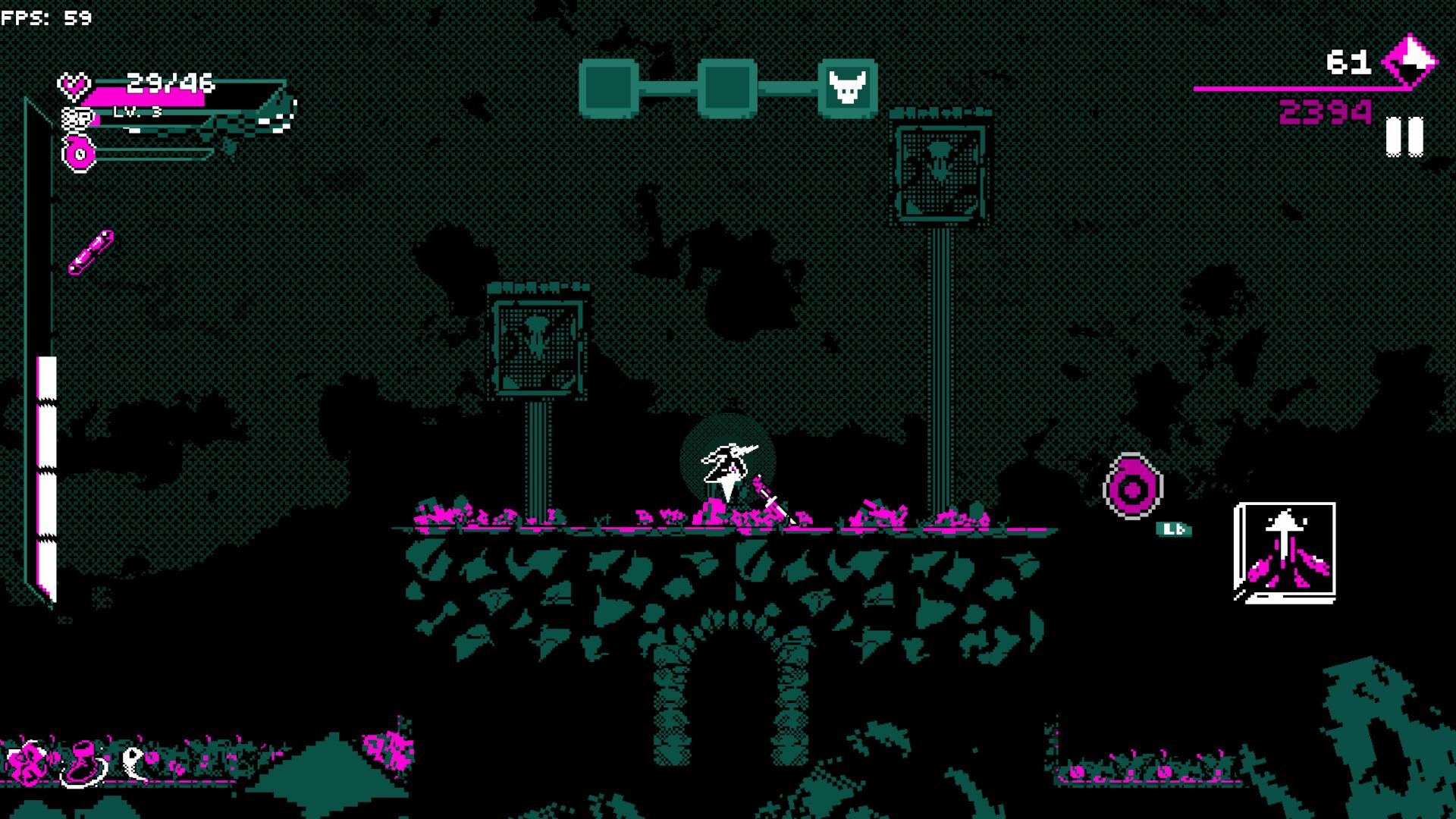Click the XP emblem next to the LV. 3 bar
1456x819 pixels.
pyautogui.click(x=76, y=119)
